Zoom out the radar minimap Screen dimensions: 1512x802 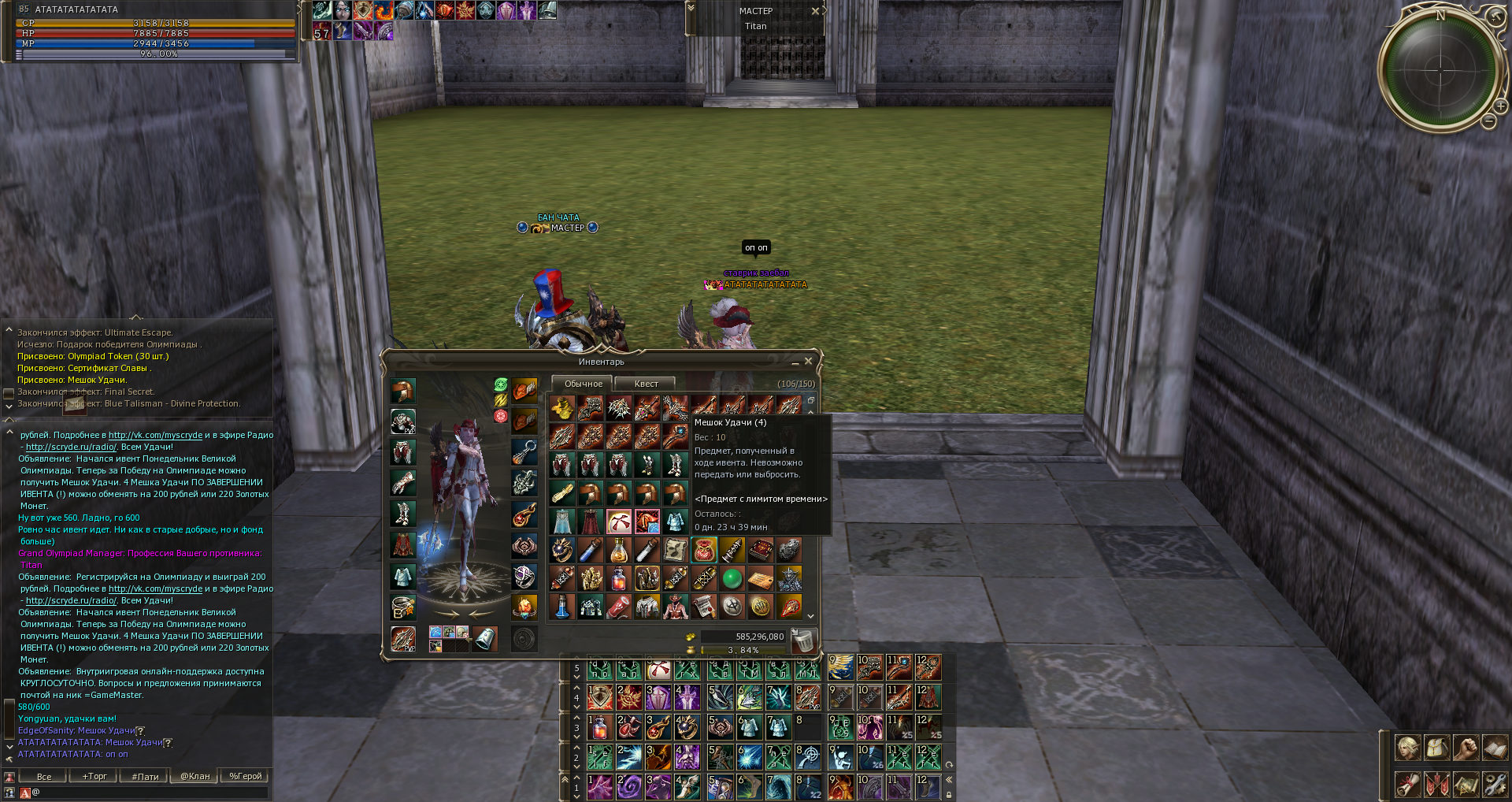[1488, 121]
